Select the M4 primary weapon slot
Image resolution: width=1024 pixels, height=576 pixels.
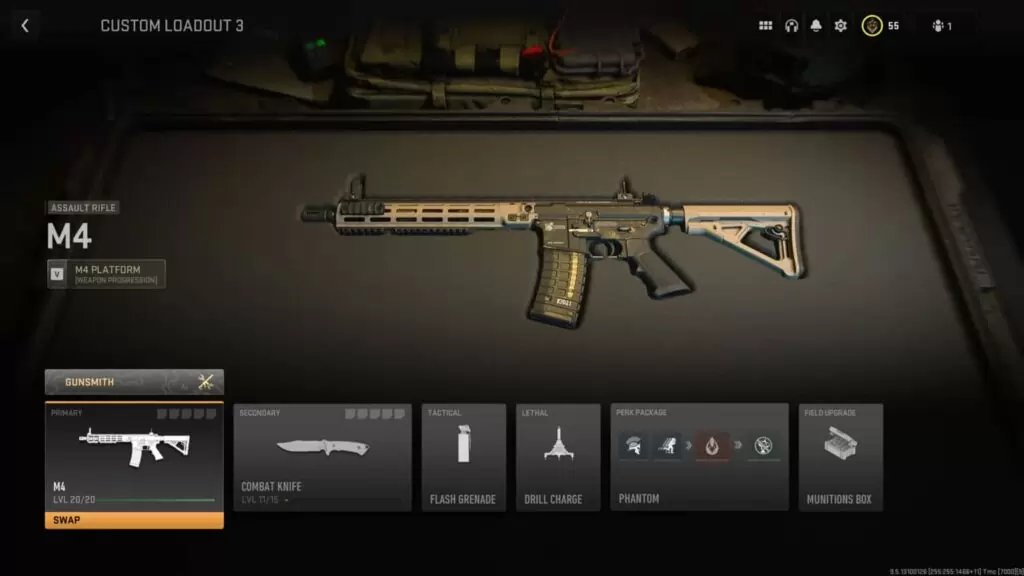pyautogui.click(x=134, y=455)
